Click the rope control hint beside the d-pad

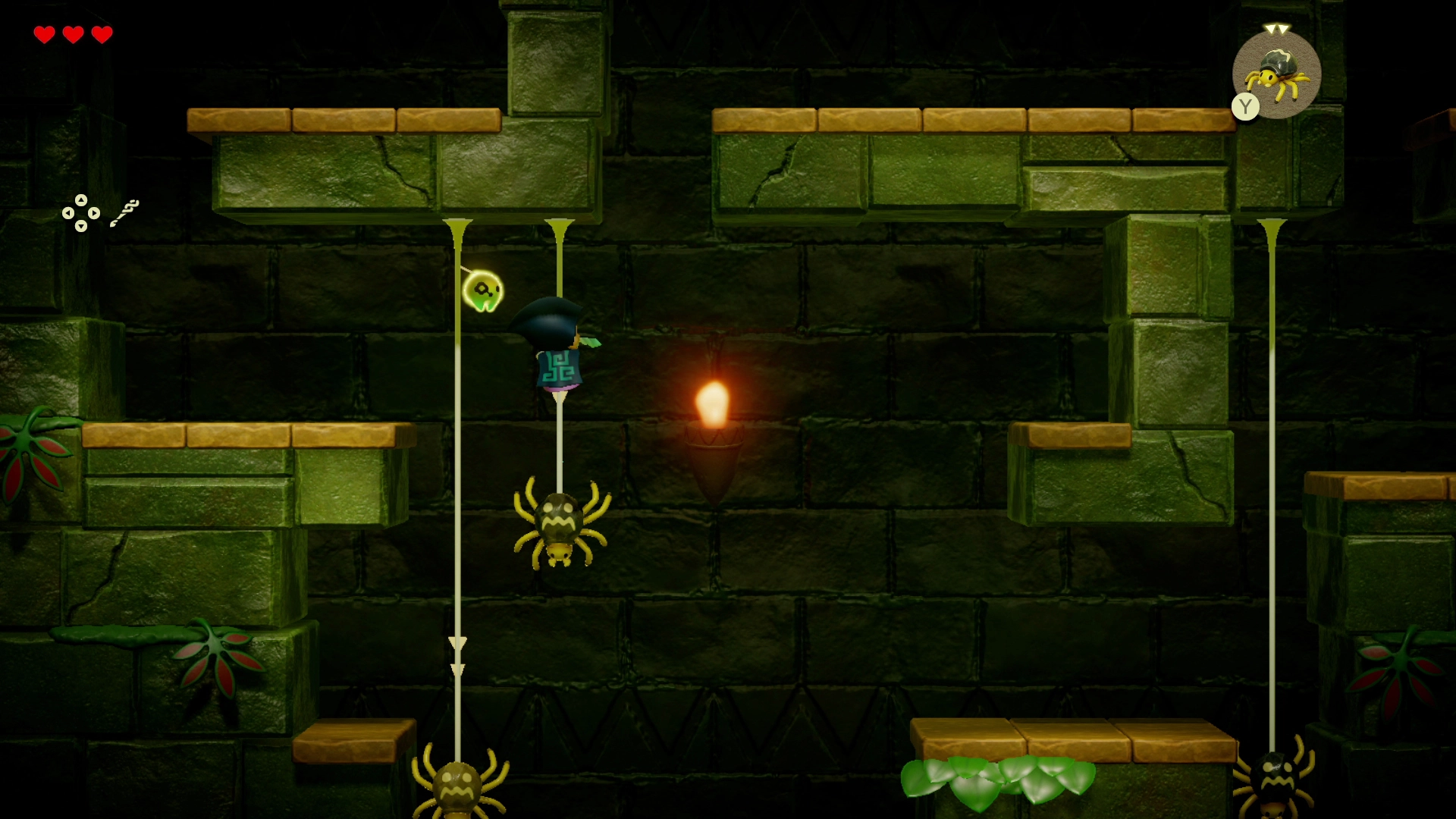click(x=125, y=211)
